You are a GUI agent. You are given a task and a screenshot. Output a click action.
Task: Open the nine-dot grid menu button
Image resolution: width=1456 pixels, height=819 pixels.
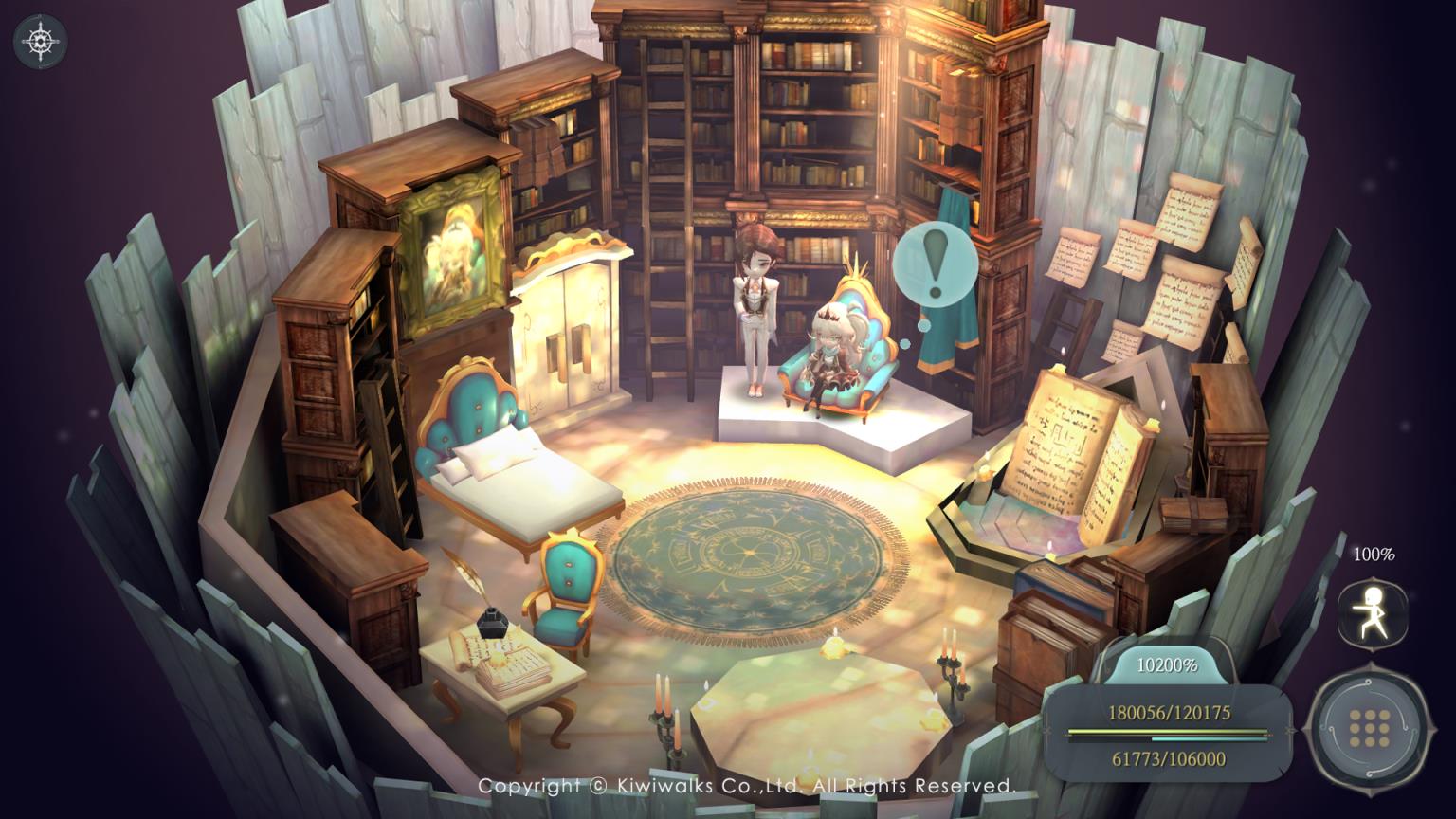click(1368, 727)
